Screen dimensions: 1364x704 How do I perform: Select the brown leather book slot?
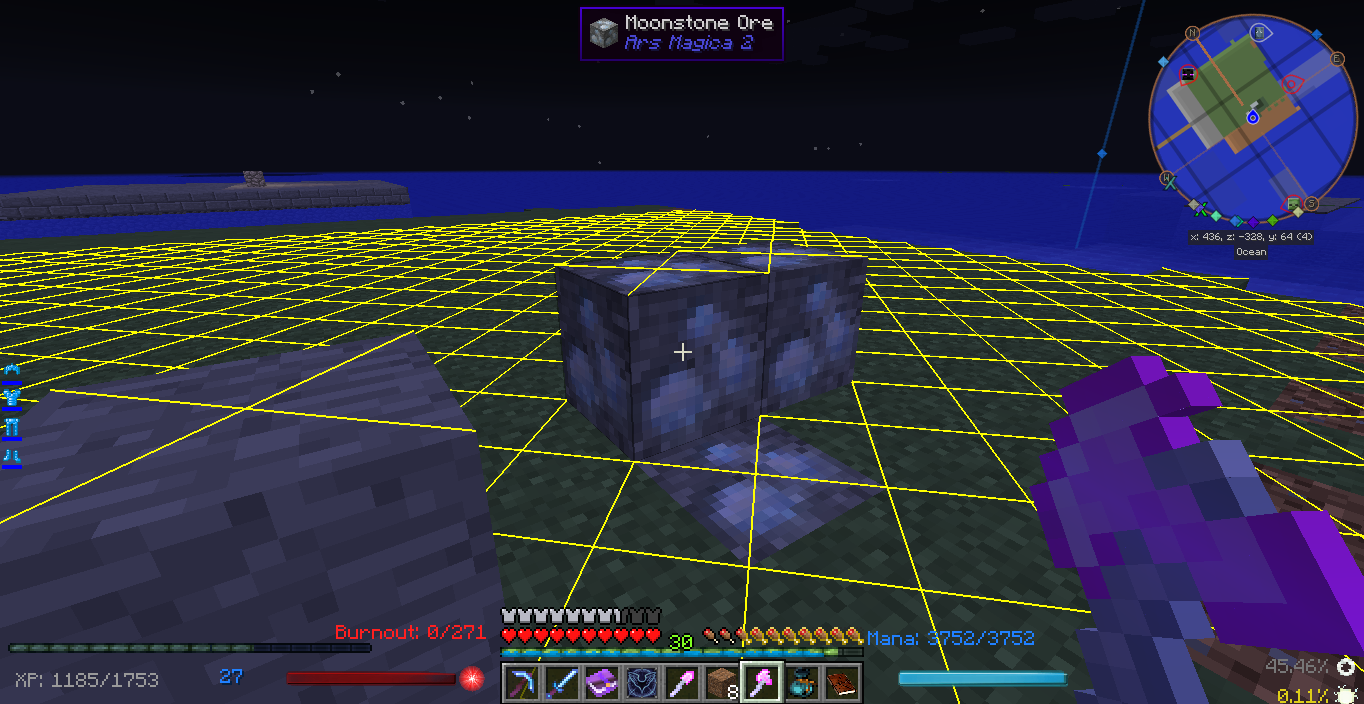click(x=841, y=683)
